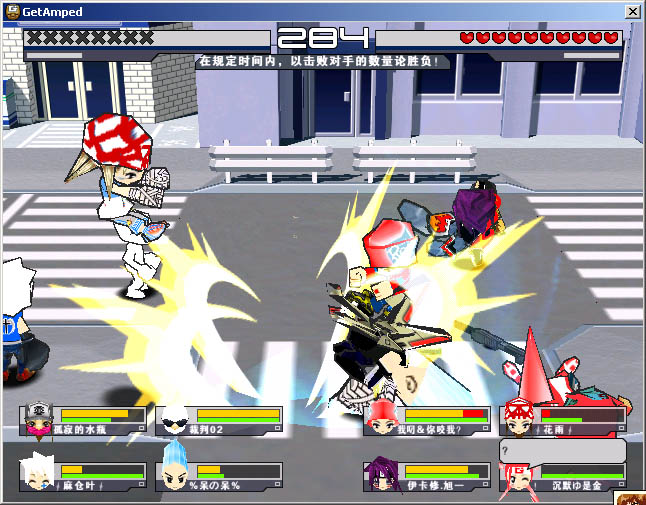Select the 花雨 player panel

[563, 420]
